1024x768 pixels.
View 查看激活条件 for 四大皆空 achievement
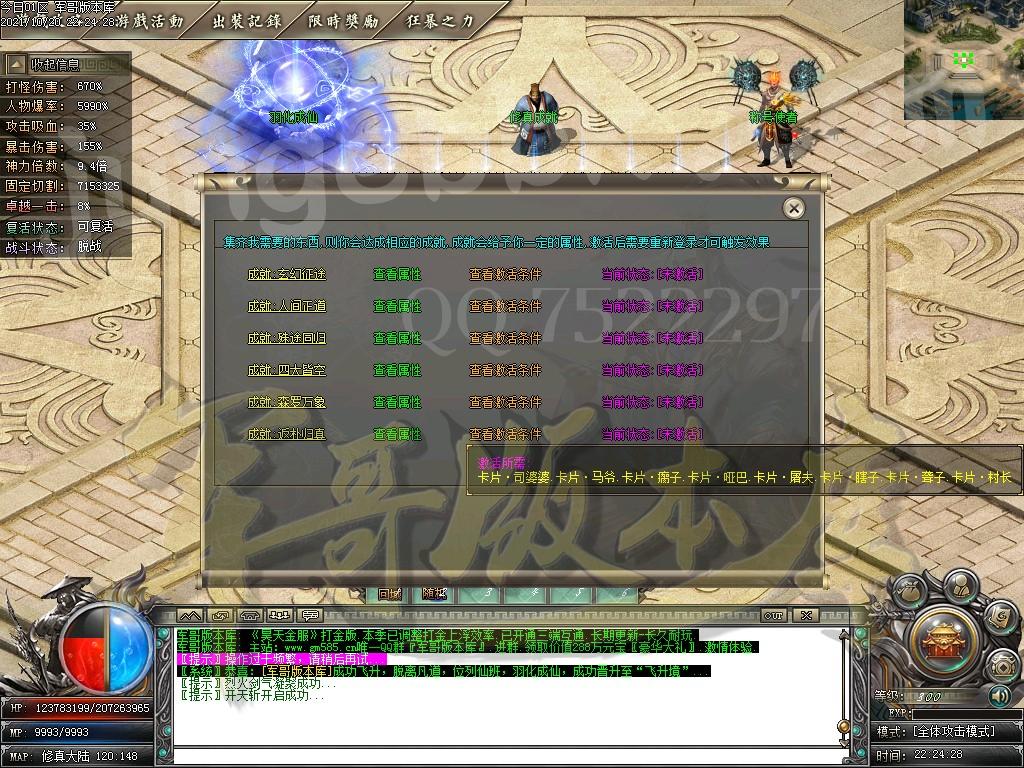pyautogui.click(x=505, y=370)
